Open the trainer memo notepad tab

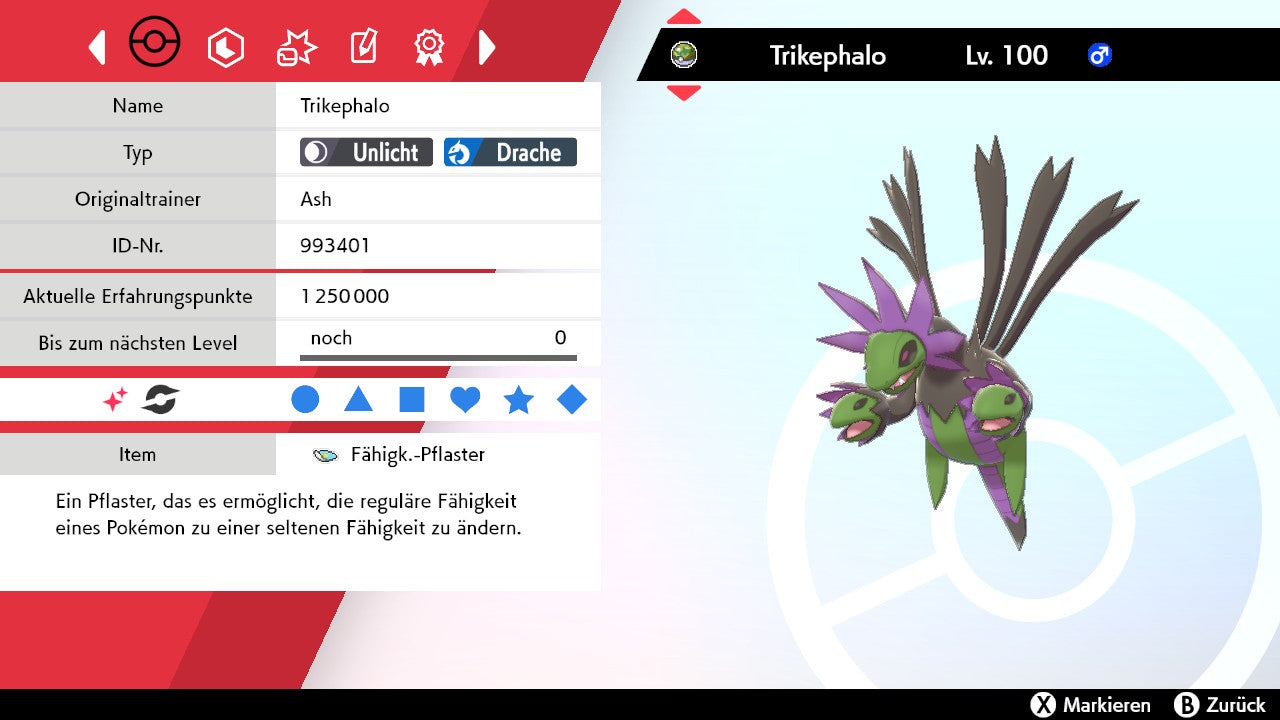tap(363, 47)
